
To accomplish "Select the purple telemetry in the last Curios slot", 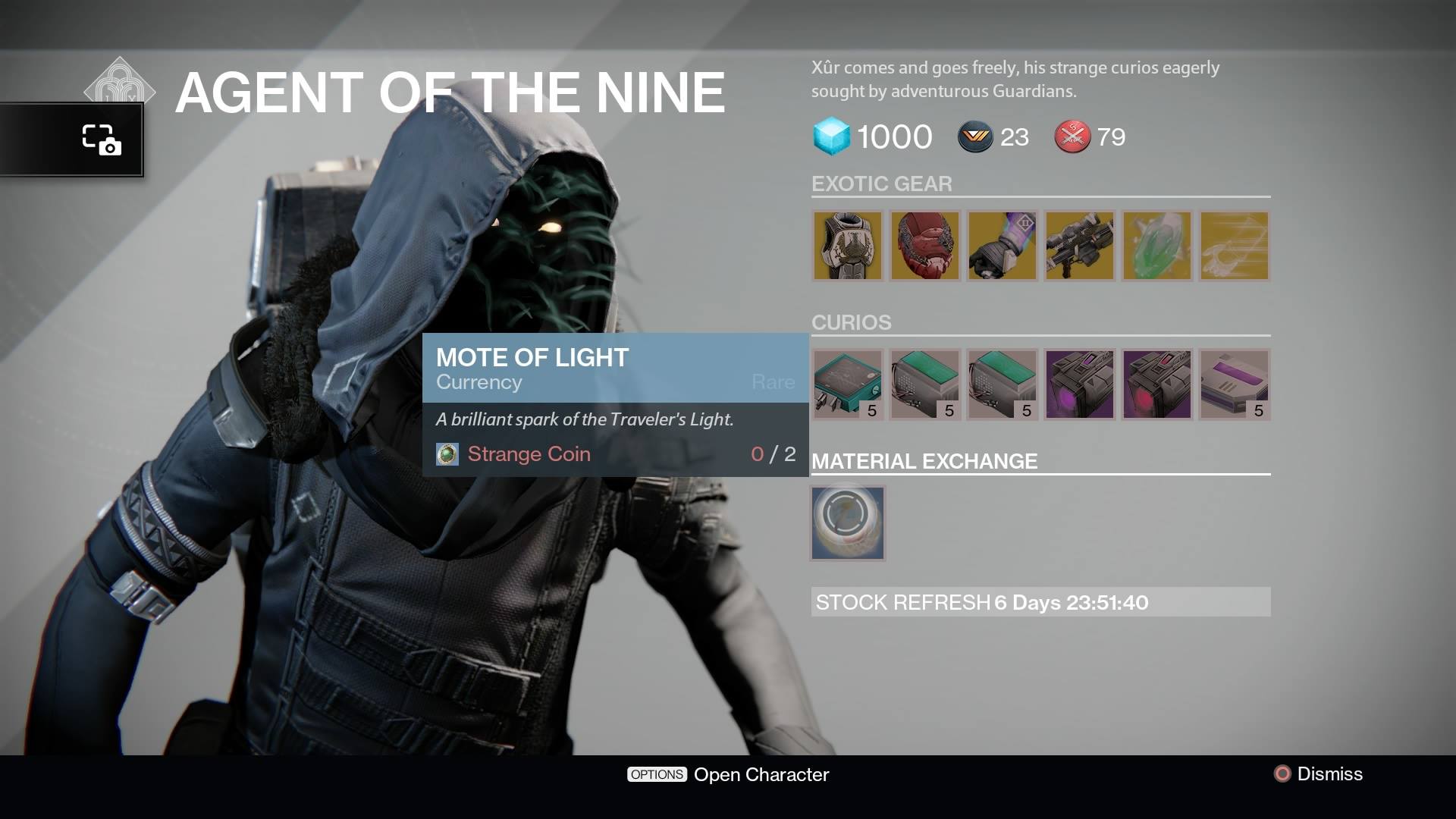I will (x=1234, y=384).
